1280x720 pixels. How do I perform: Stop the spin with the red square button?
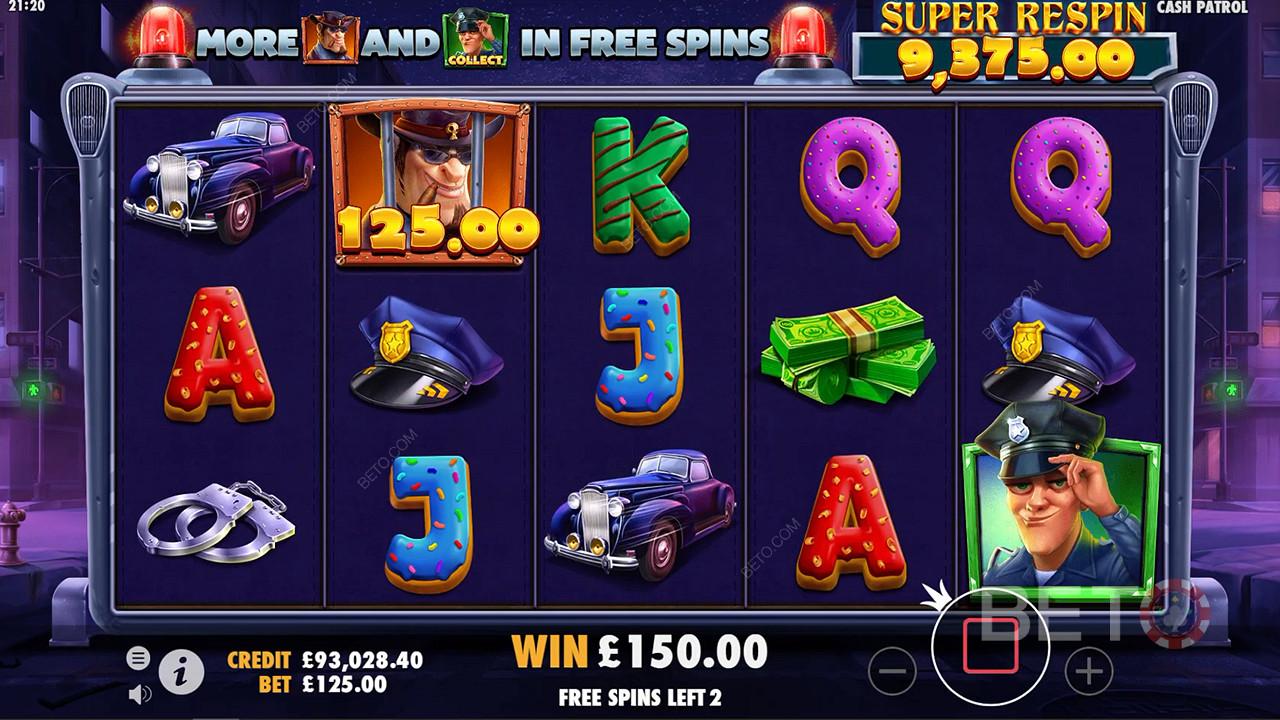pos(990,646)
